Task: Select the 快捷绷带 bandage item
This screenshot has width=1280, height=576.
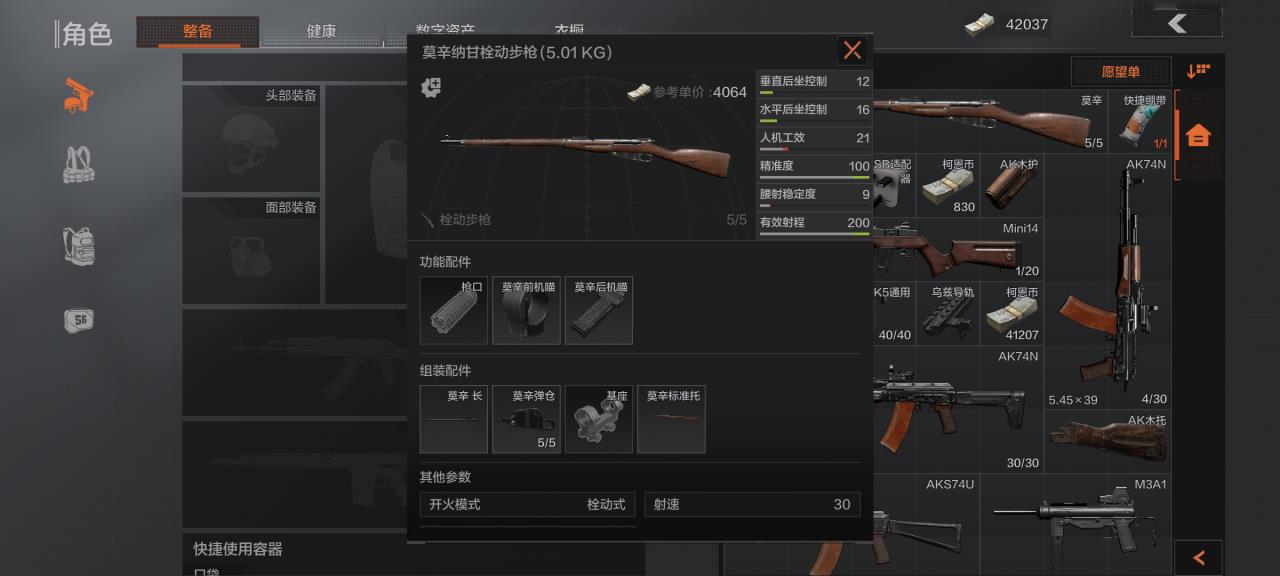Action: point(1143,121)
